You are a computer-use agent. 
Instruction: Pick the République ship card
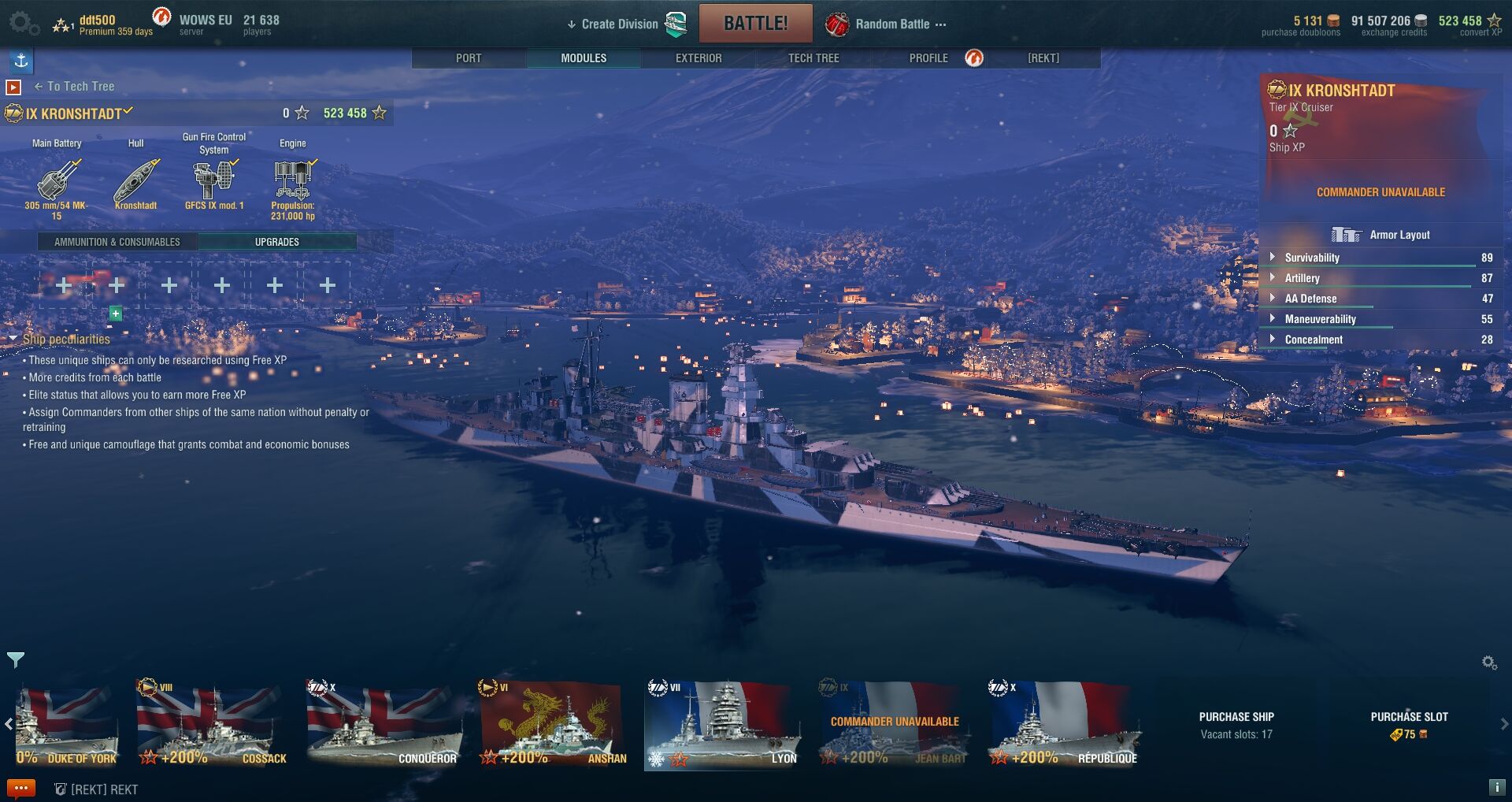[x=1063, y=725]
